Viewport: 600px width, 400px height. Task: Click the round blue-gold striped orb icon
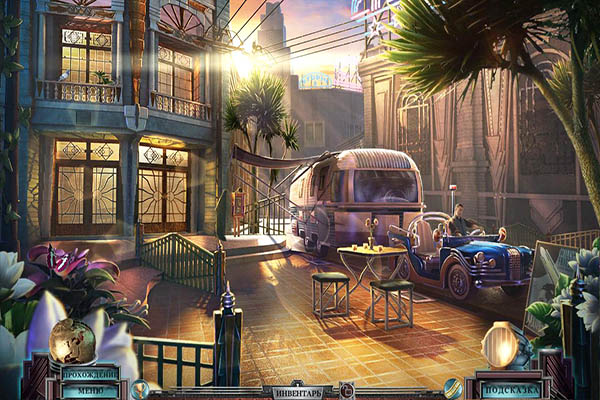pos(453,387)
